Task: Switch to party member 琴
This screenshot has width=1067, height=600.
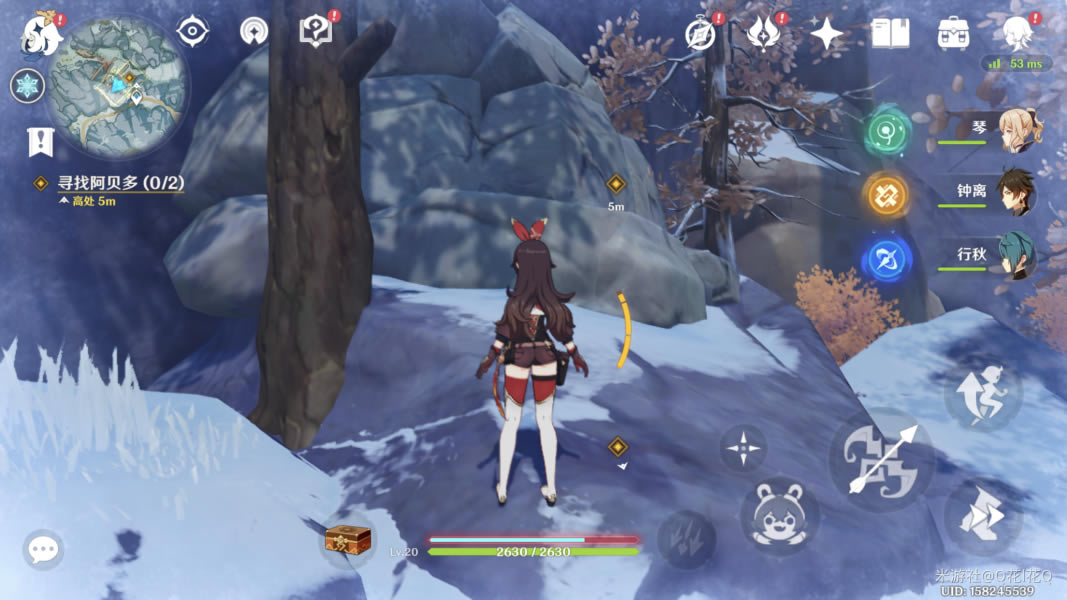Action: (x=1017, y=130)
